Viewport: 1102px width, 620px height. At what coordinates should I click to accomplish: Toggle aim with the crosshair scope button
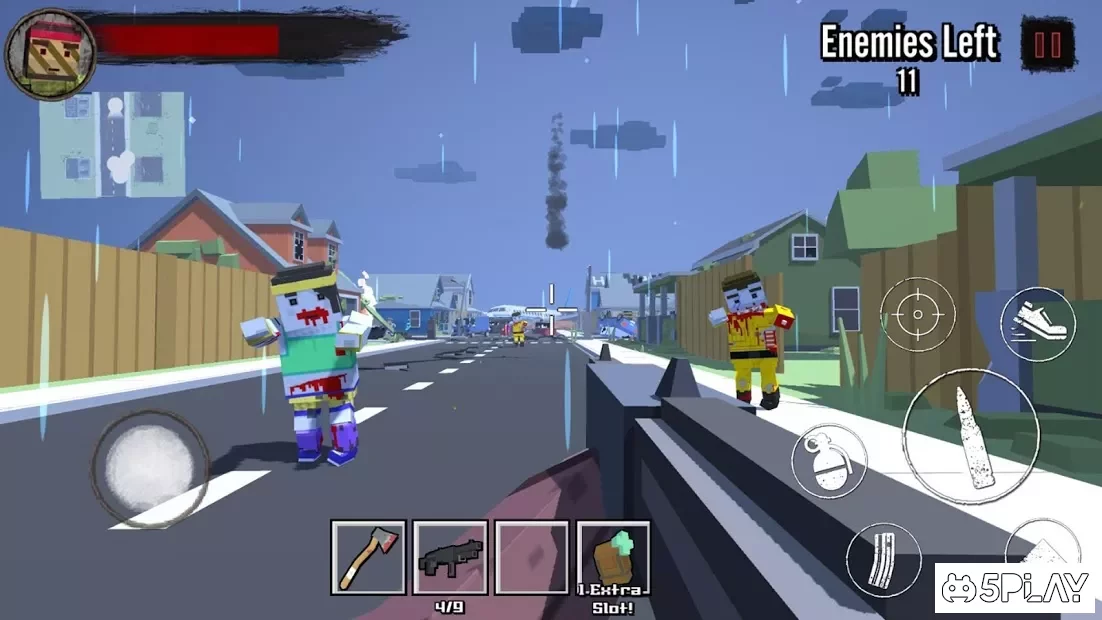tap(917, 314)
